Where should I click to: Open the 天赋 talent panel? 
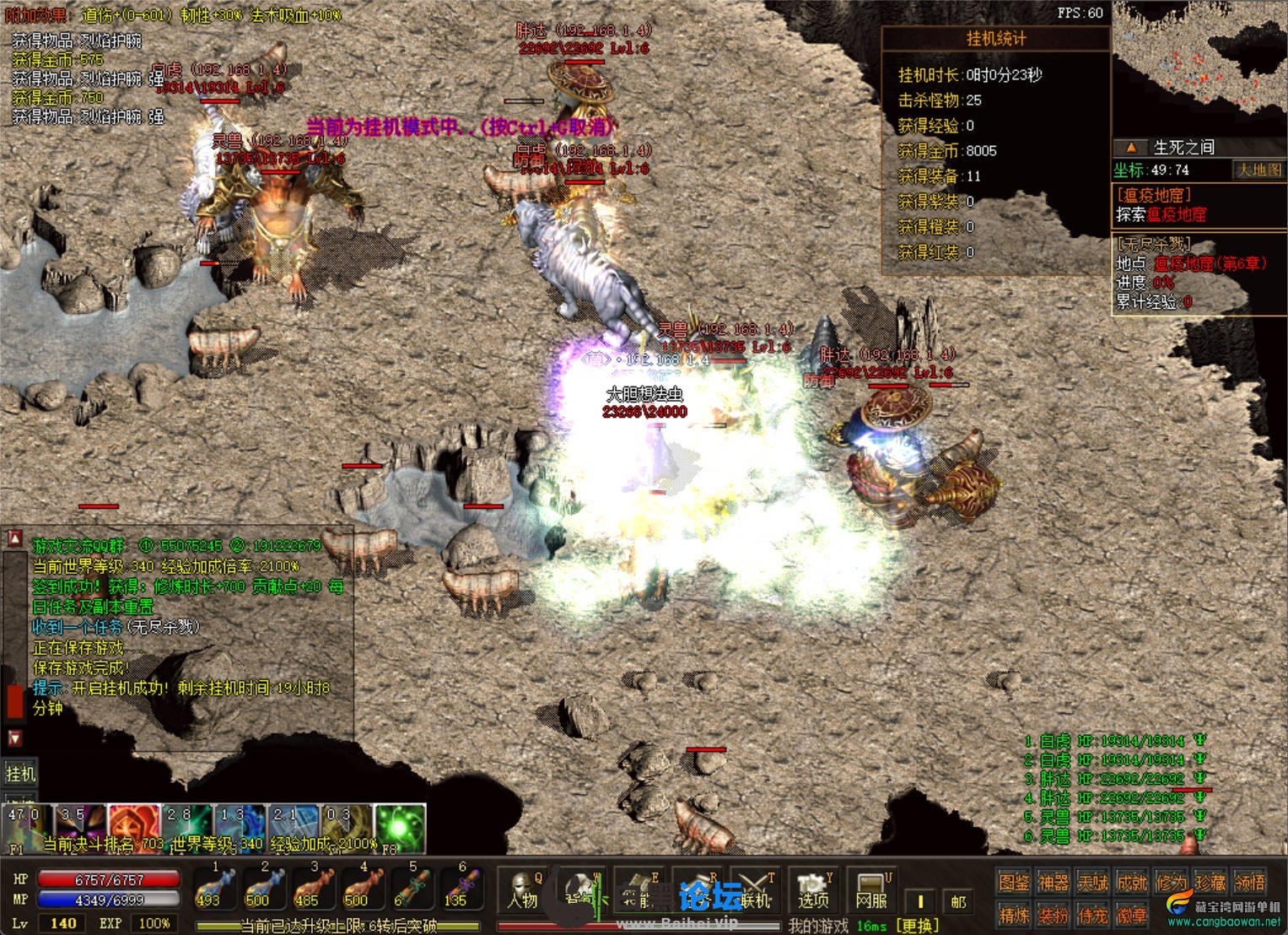(1092, 883)
